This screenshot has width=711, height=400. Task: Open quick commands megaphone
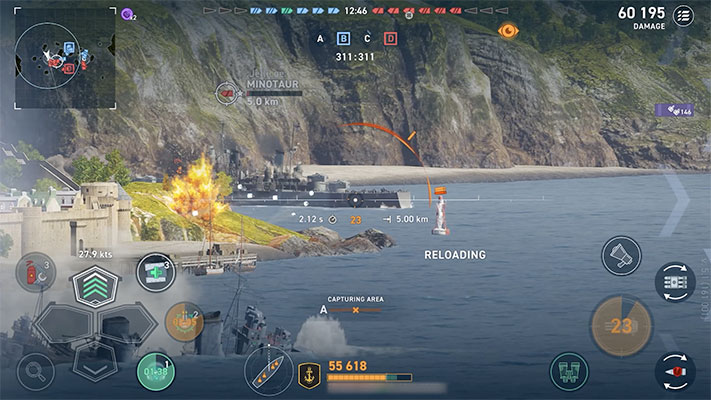[621, 256]
